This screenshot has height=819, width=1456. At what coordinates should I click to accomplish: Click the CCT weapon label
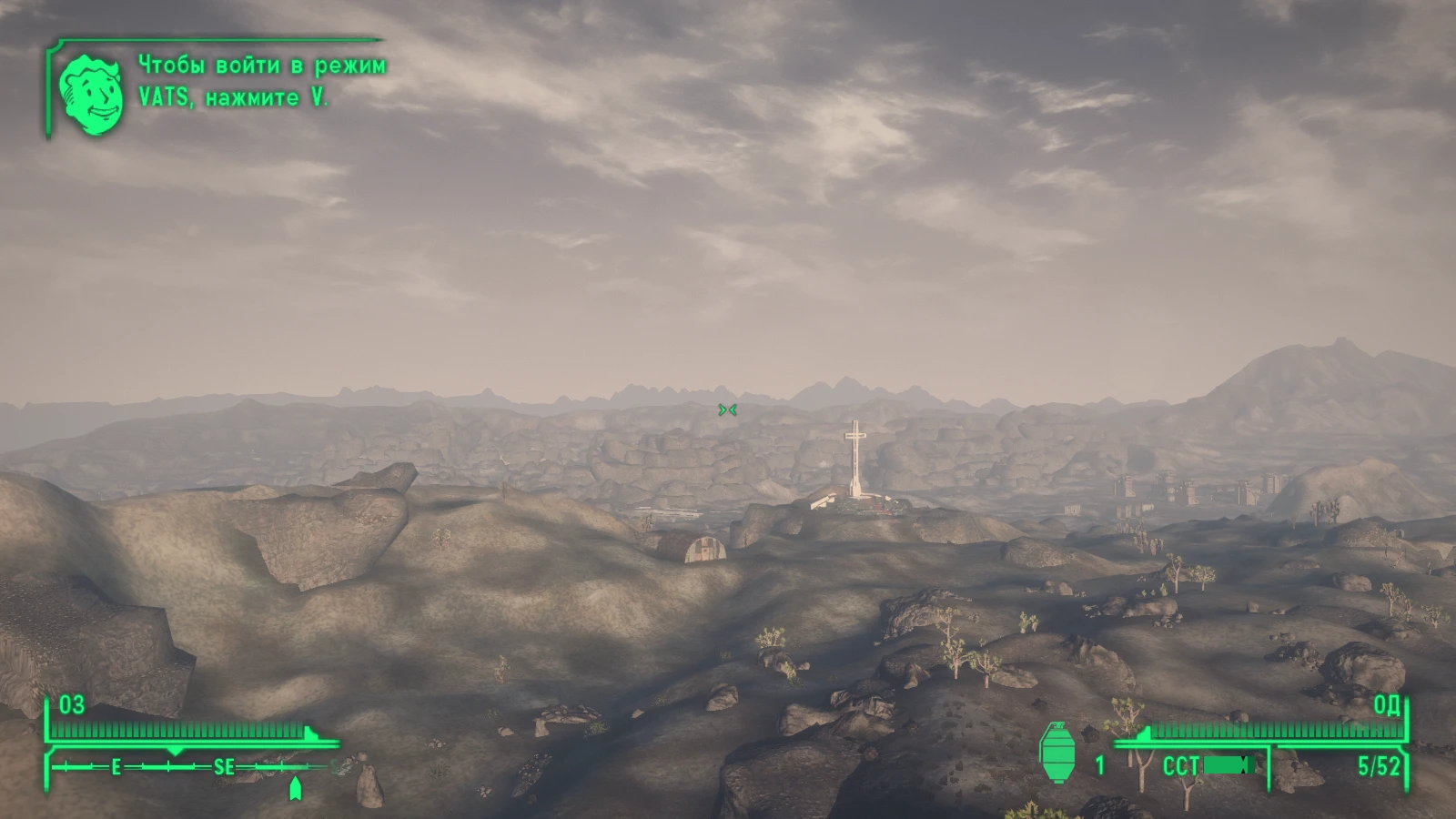point(1183,765)
